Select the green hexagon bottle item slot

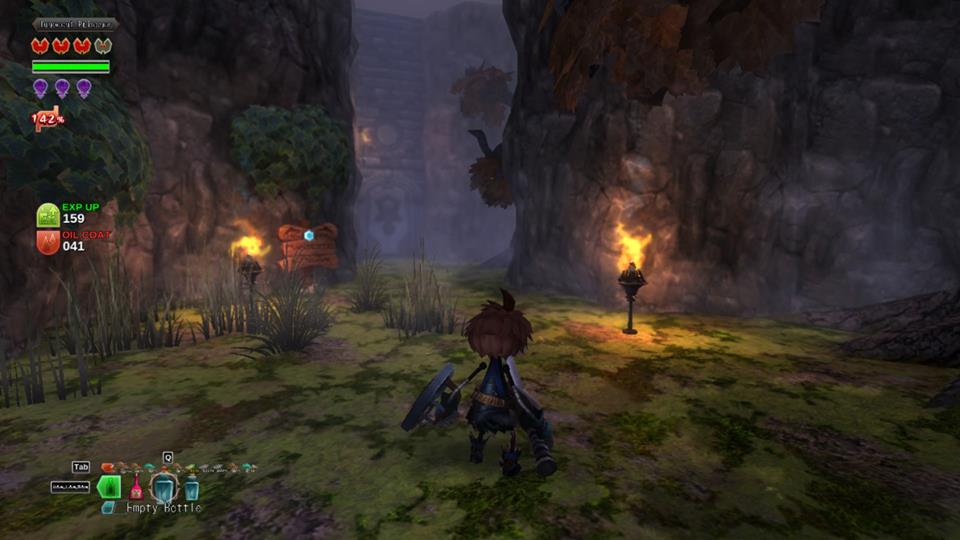(109, 487)
